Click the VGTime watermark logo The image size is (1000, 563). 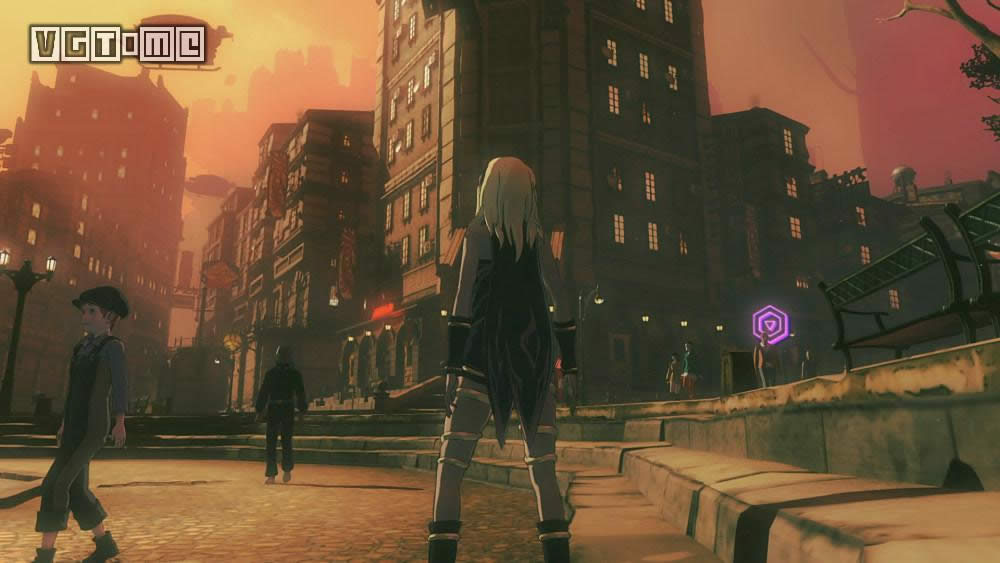click(118, 44)
